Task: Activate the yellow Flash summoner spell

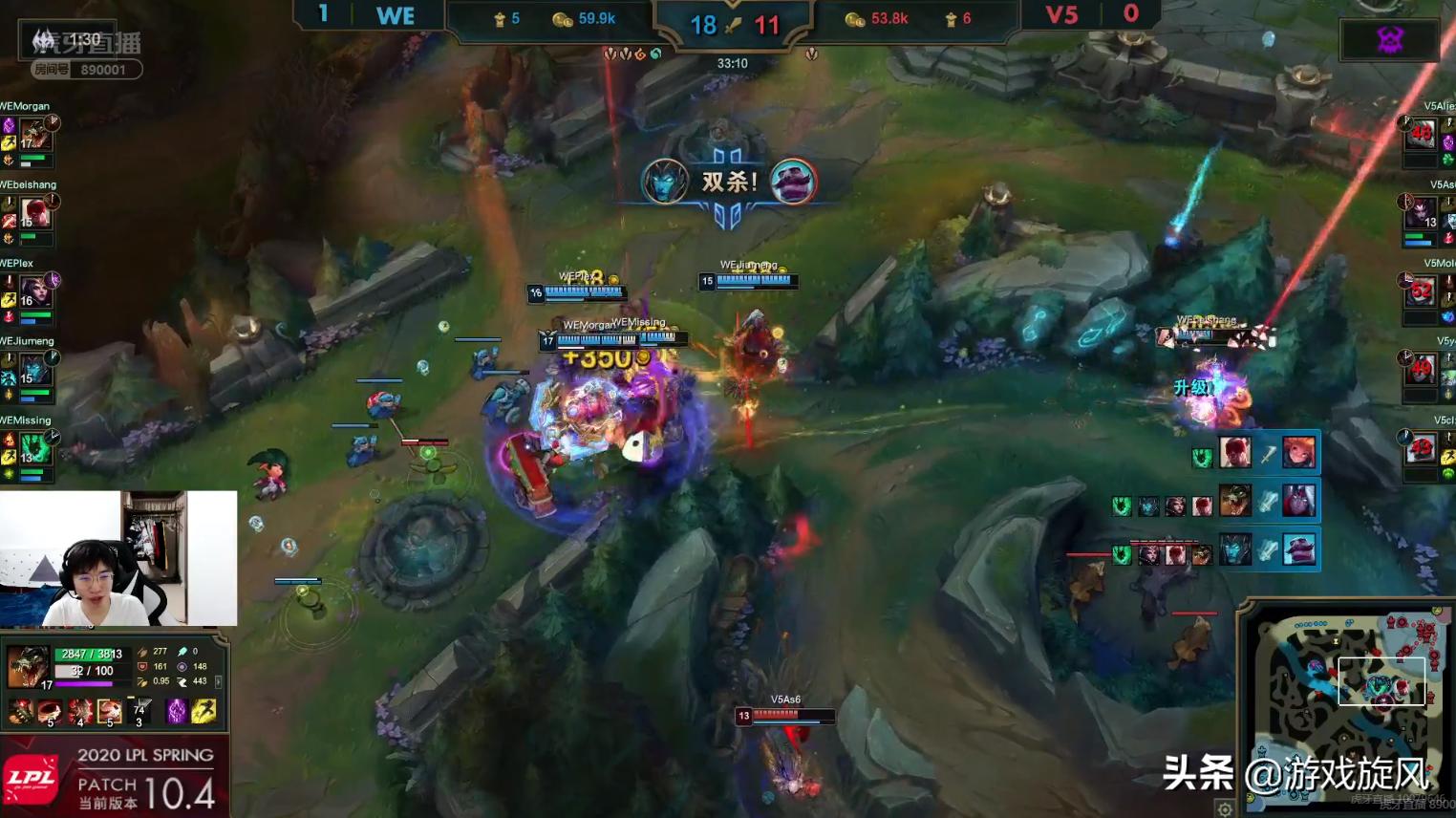Action: tap(203, 710)
